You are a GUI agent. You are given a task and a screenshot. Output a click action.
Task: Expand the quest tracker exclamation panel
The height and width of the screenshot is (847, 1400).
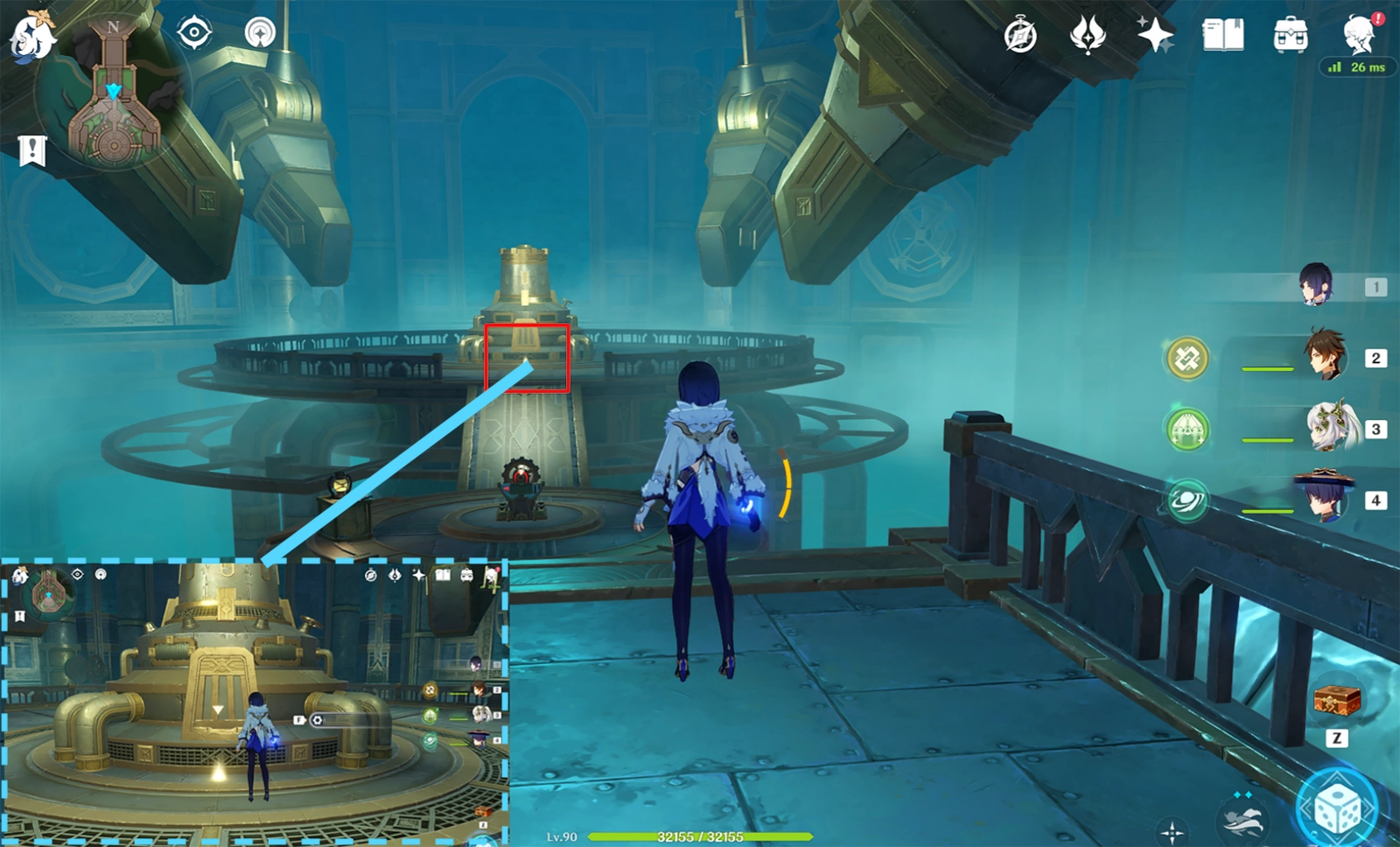31,150
